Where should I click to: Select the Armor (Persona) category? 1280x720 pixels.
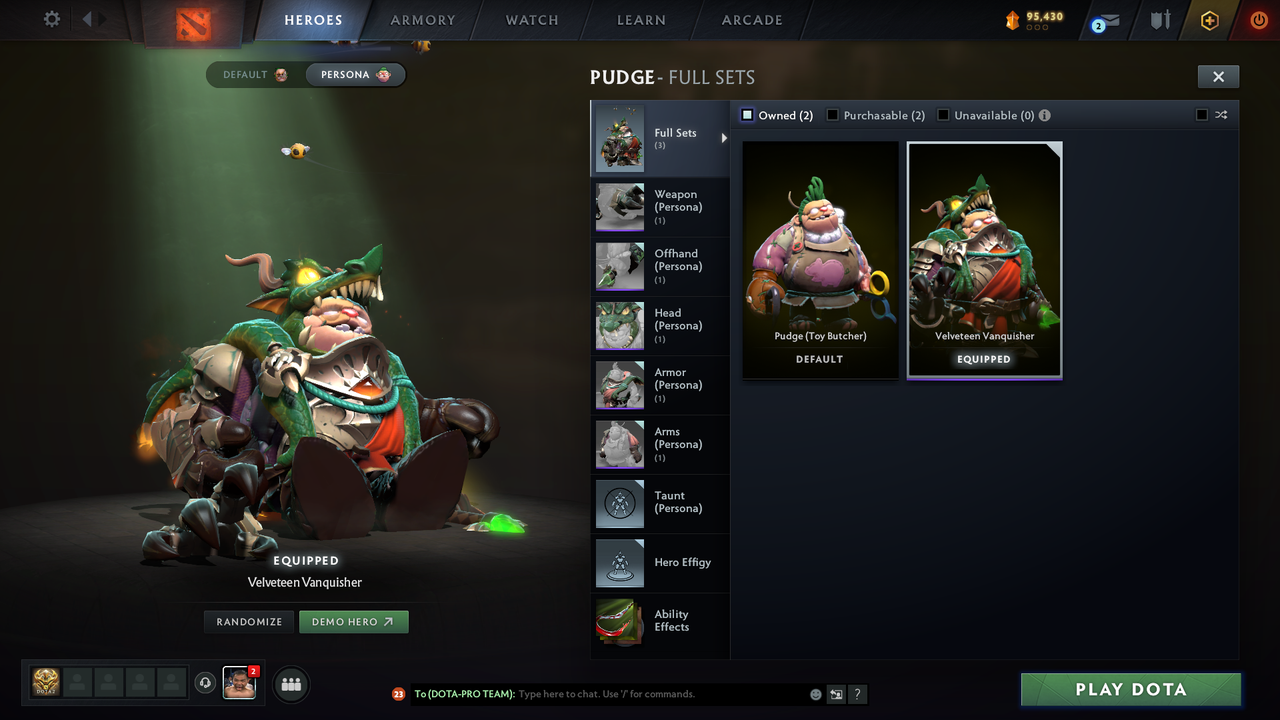[619, 385]
